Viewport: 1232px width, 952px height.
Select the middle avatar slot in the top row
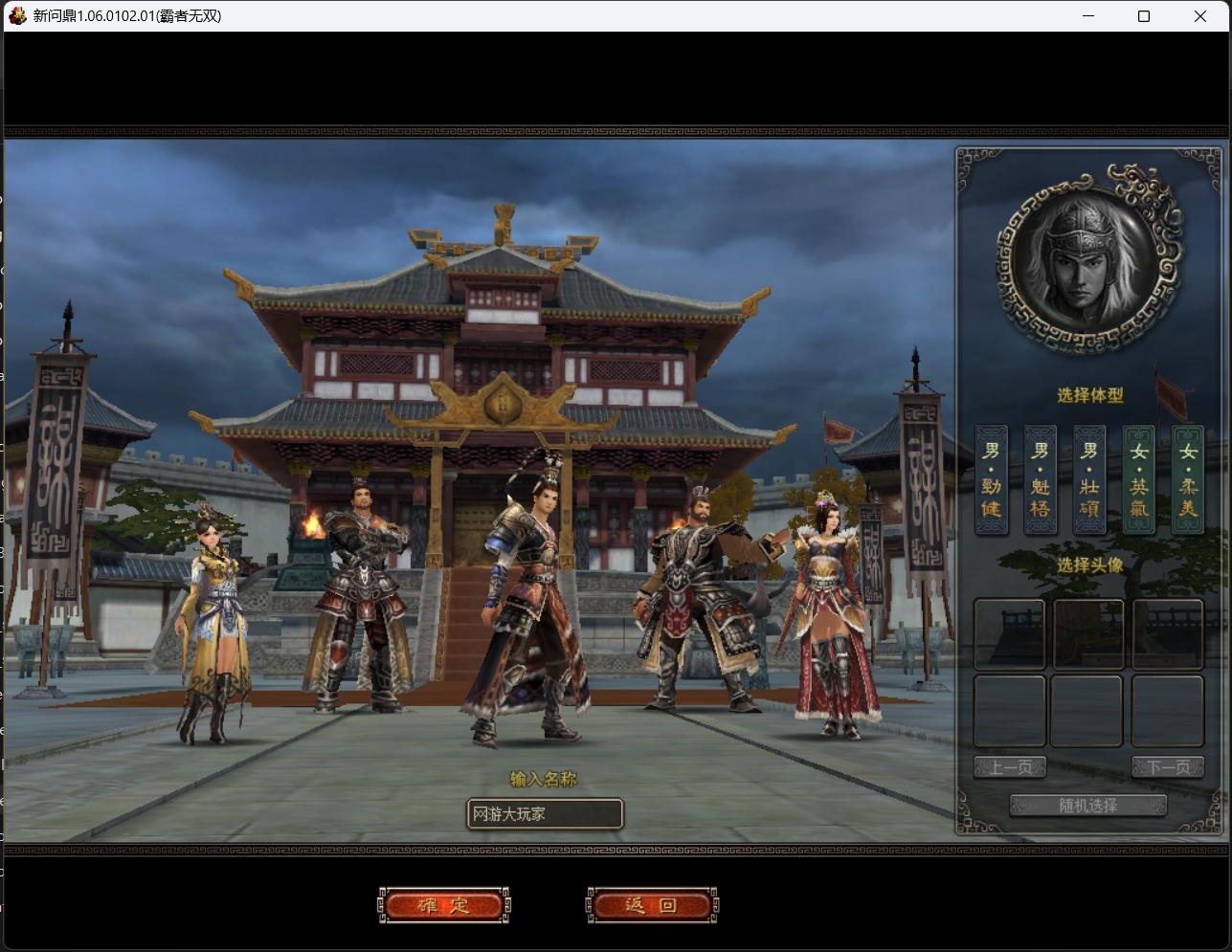pos(1087,633)
